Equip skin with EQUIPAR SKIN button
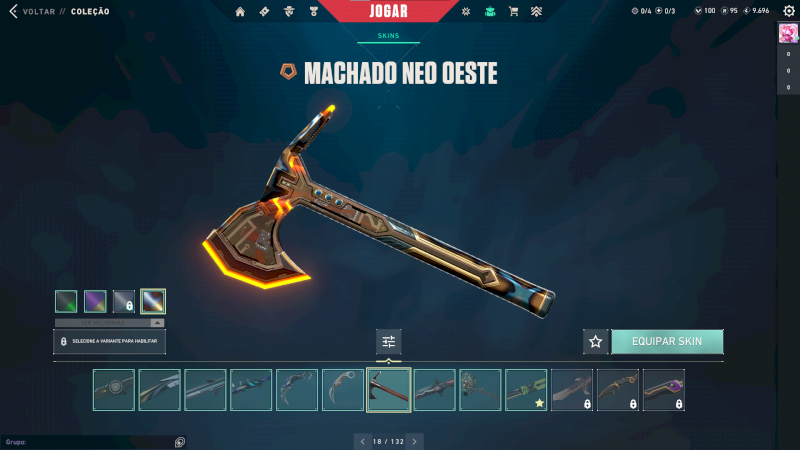Viewport: 800px width, 450px height. click(x=667, y=342)
